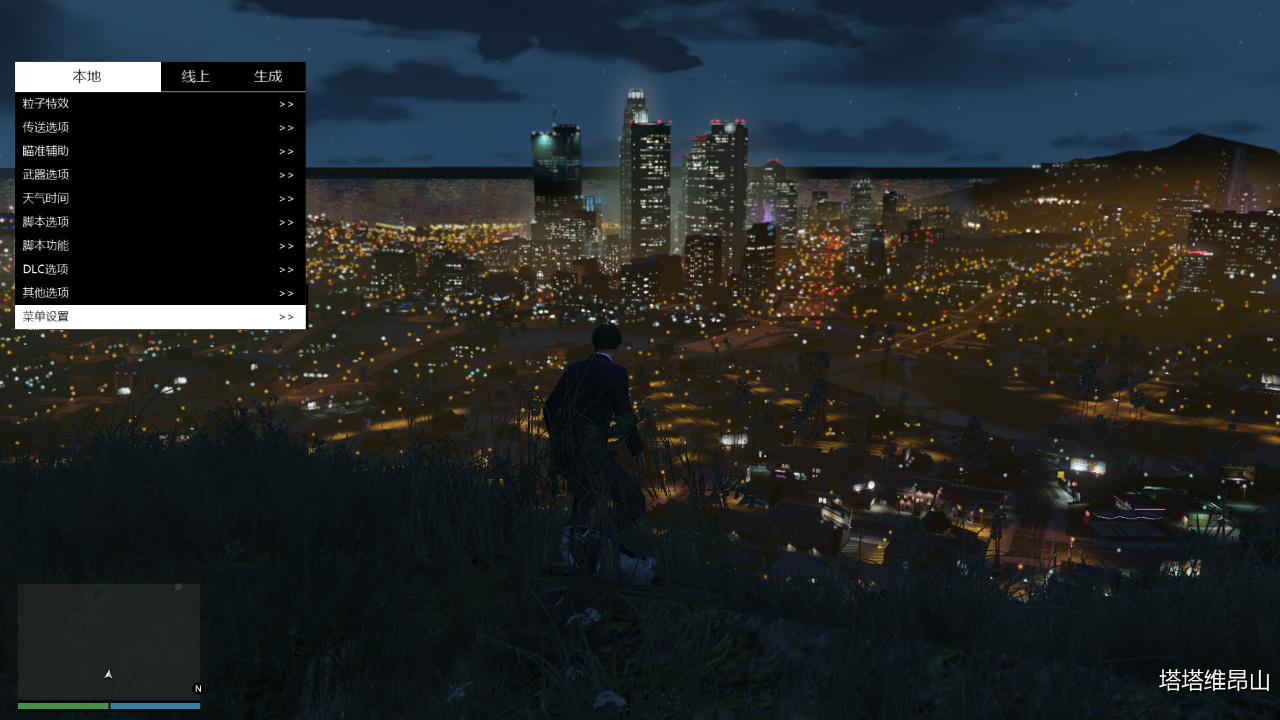Click the highlighted 菜单设置 menu settings row
The height and width of the screenshot is (720, 1280).
pos(160,317)
